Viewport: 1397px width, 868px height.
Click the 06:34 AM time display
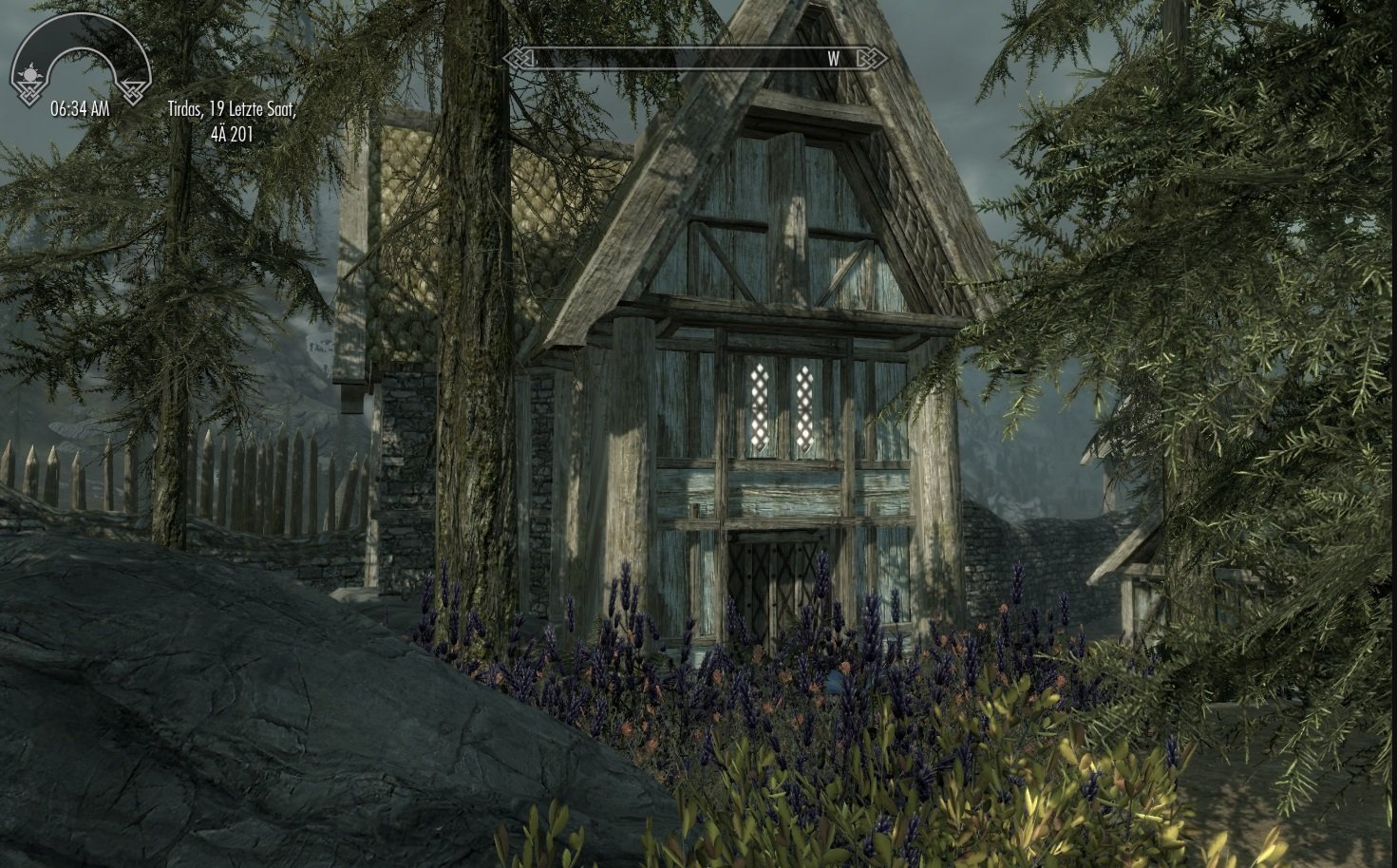pyautogui.click(x=80, y=107)
